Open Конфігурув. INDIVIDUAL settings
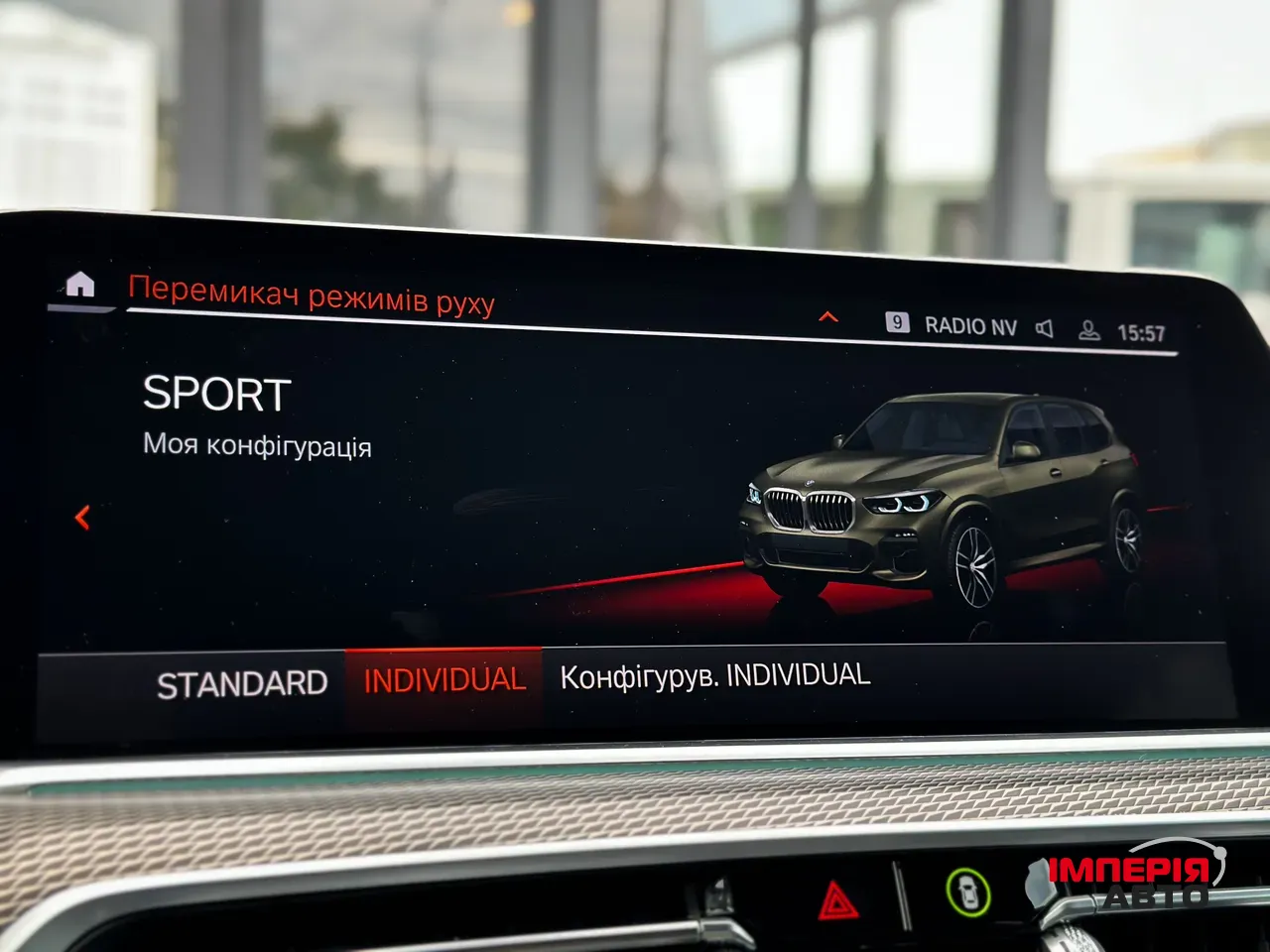 click(x=715, y=676)
